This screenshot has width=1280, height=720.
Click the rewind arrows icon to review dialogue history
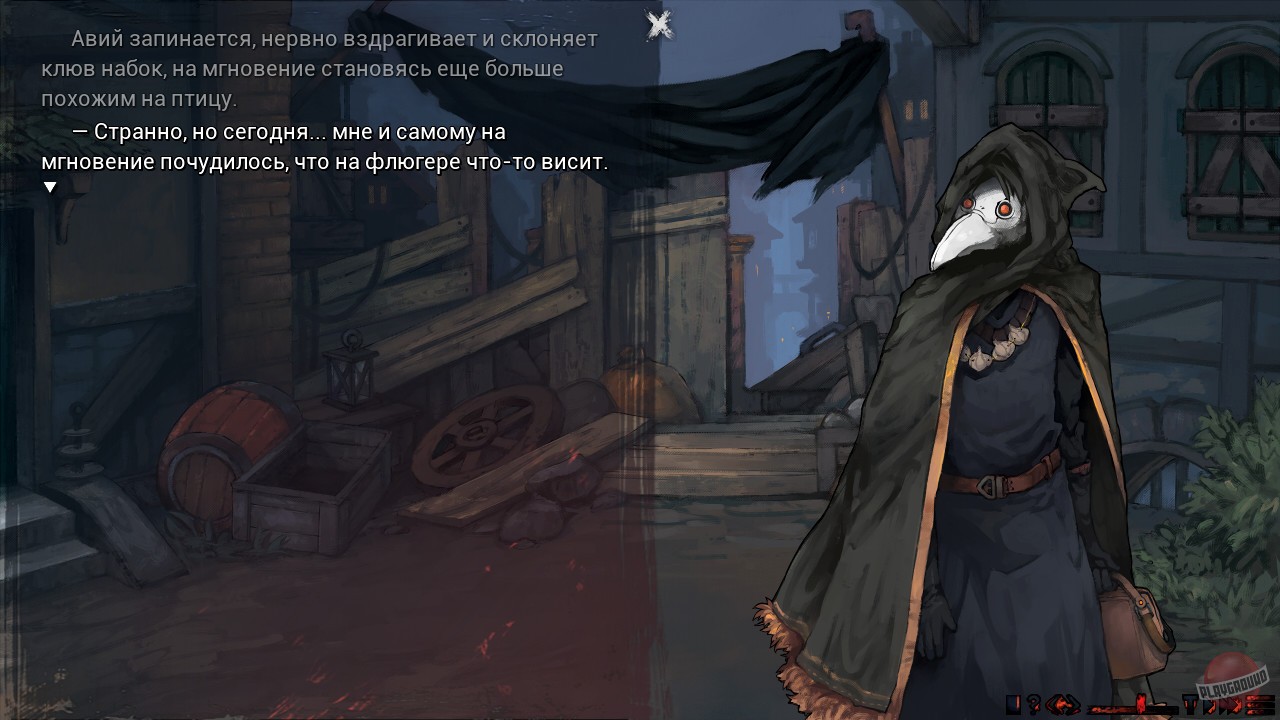[1062, 704]
